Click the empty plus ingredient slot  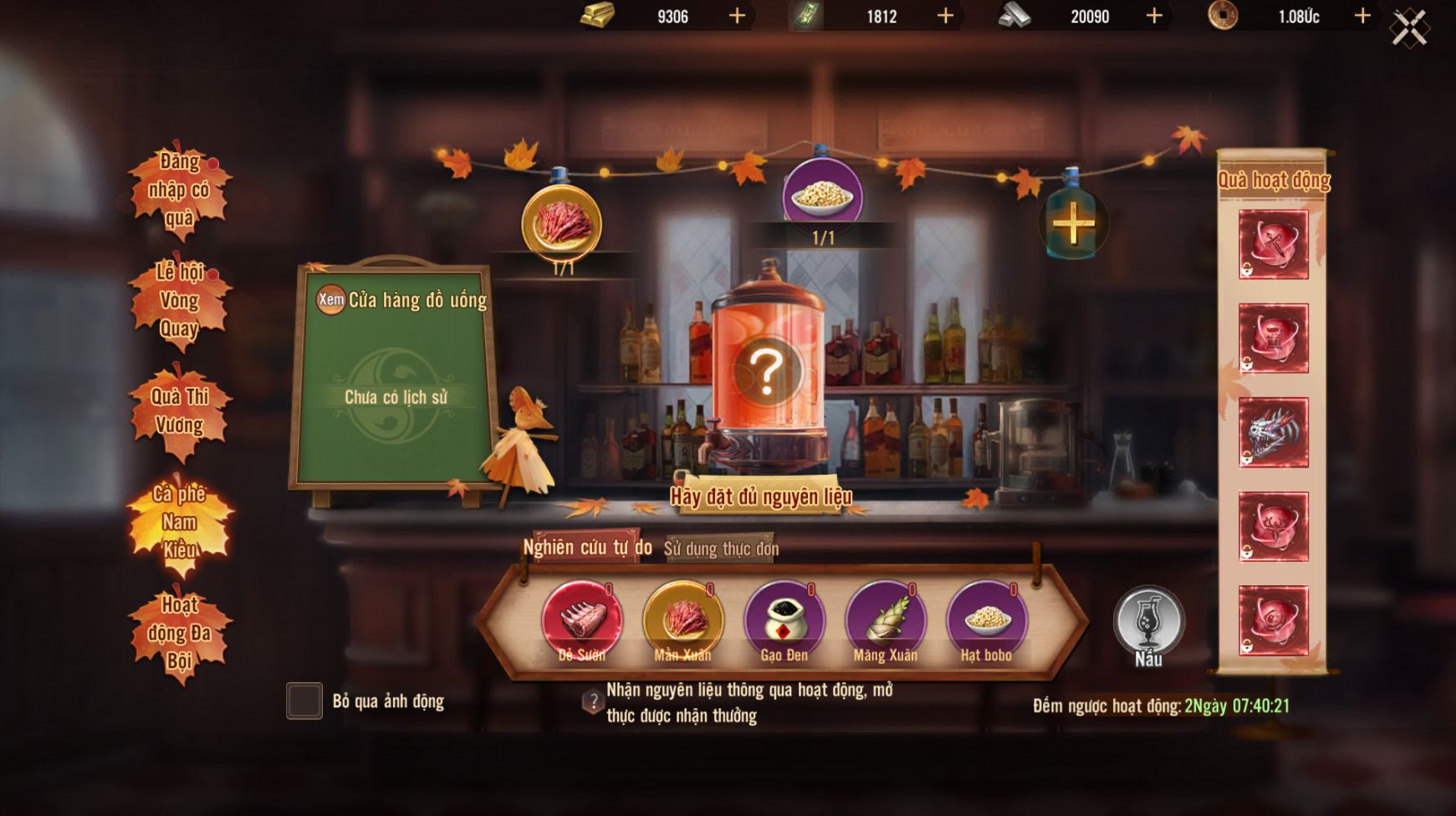[1073, 223]
